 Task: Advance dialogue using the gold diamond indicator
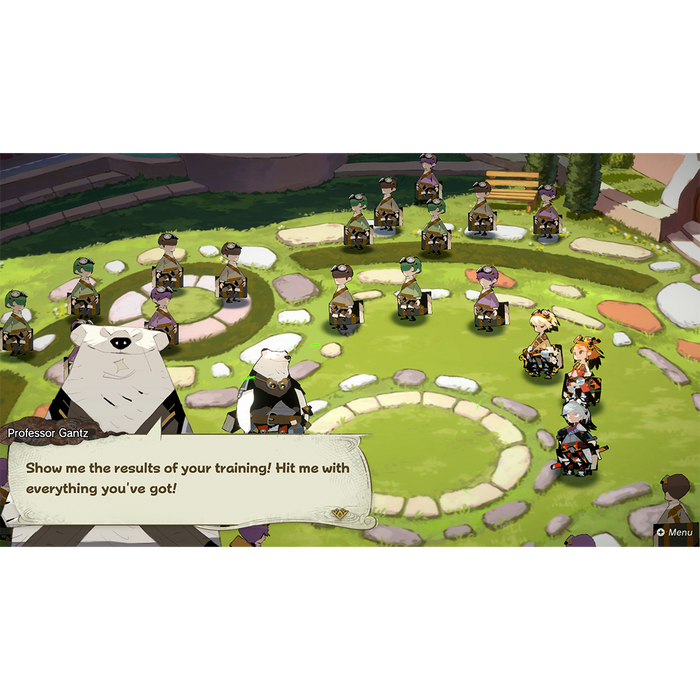(x=341, y=514)
